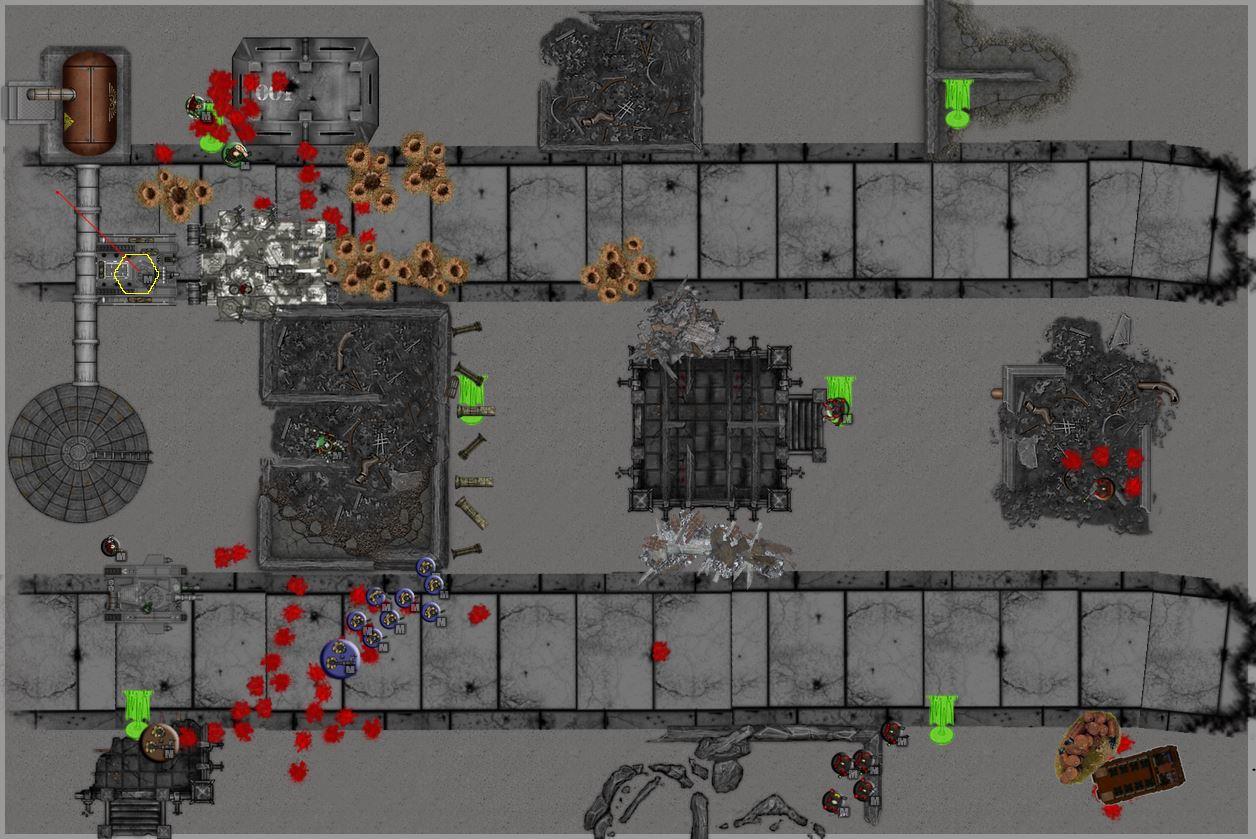
Task: Select the brown transport vehicle token
Action: pyautogui.click(x=1137, y=774)
